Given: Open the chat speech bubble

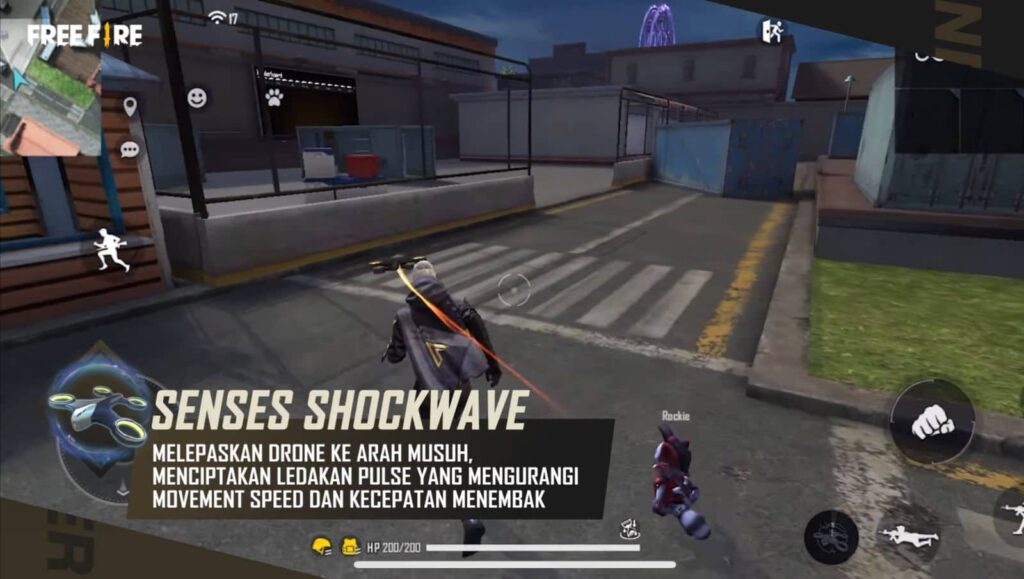Looking at the screenshot, I should pyautogui.click(x=130, y=150).
